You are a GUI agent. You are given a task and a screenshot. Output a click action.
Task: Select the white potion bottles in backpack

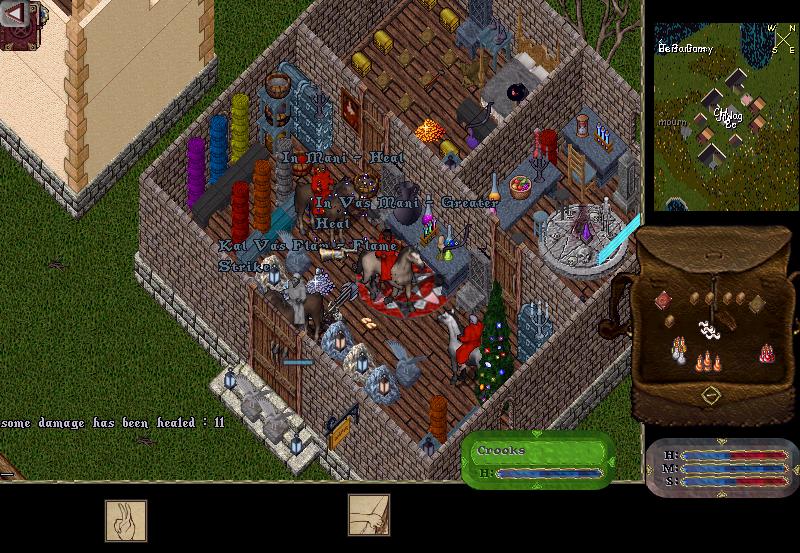[x=679, y=349]
